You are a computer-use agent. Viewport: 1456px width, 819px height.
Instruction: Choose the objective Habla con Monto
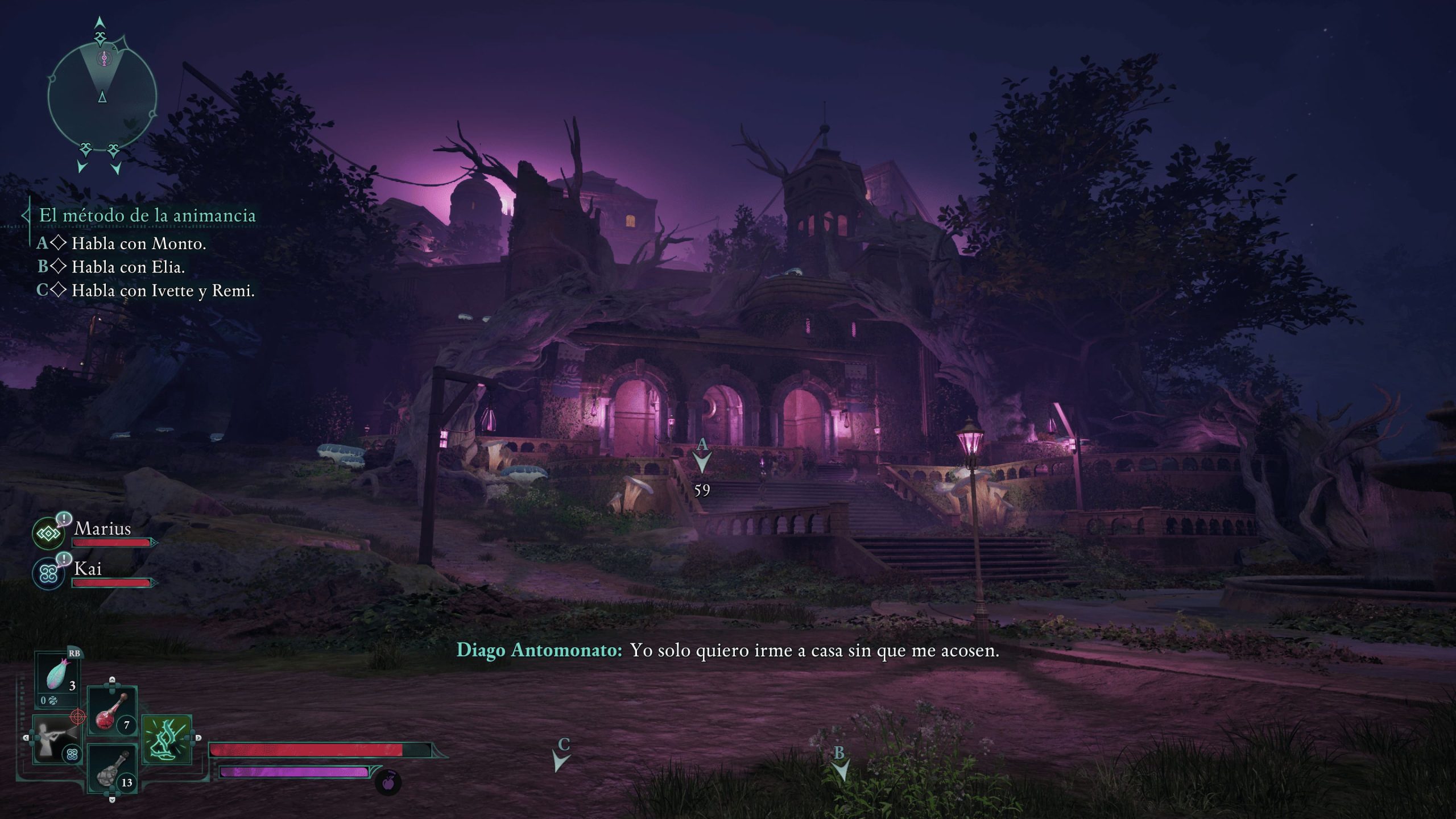[x=138, y=244]
